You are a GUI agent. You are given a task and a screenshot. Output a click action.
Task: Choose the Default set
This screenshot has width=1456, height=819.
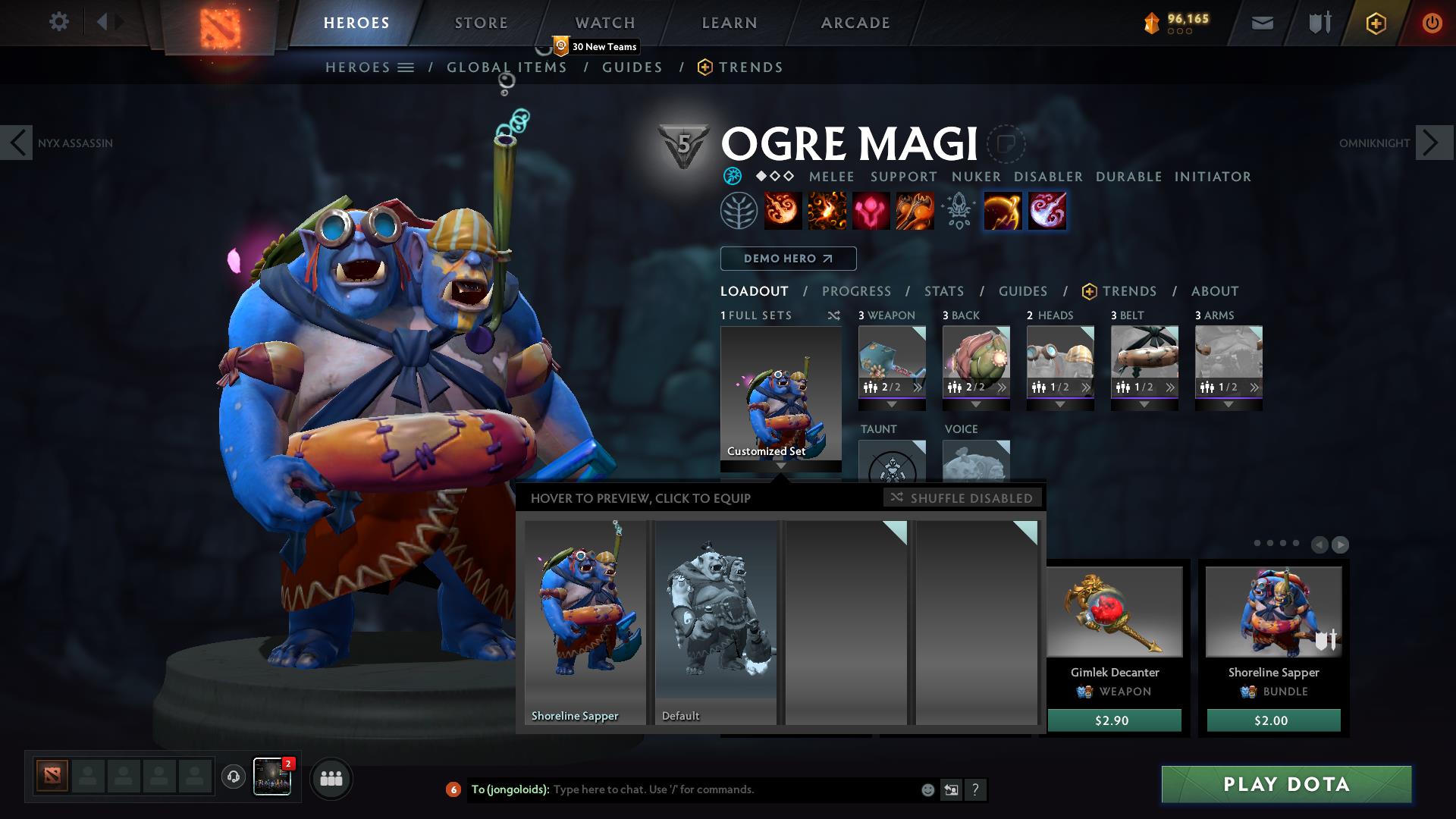click(x=716, y=622)
